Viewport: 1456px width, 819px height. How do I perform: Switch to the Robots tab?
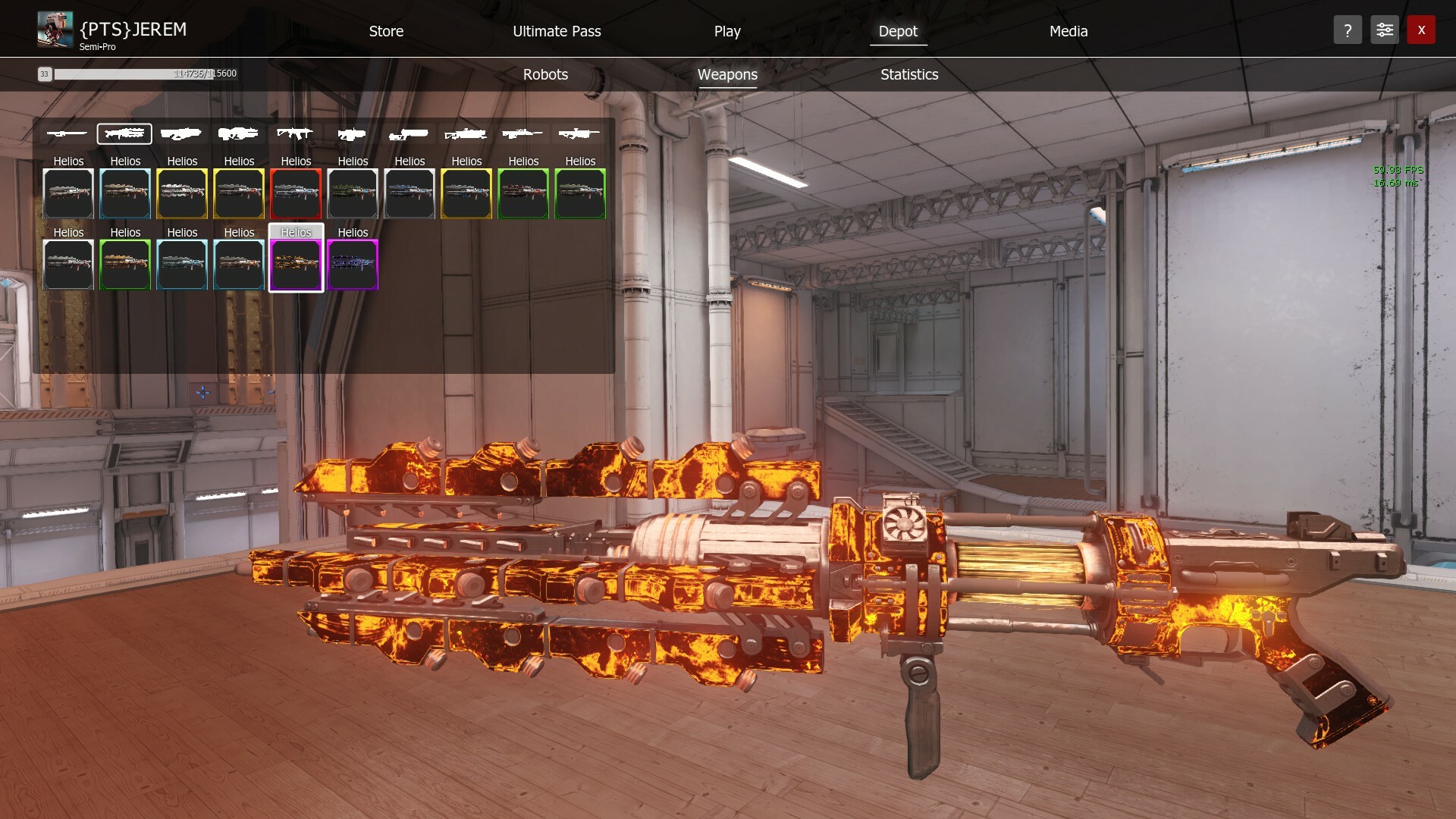[544, 74]
